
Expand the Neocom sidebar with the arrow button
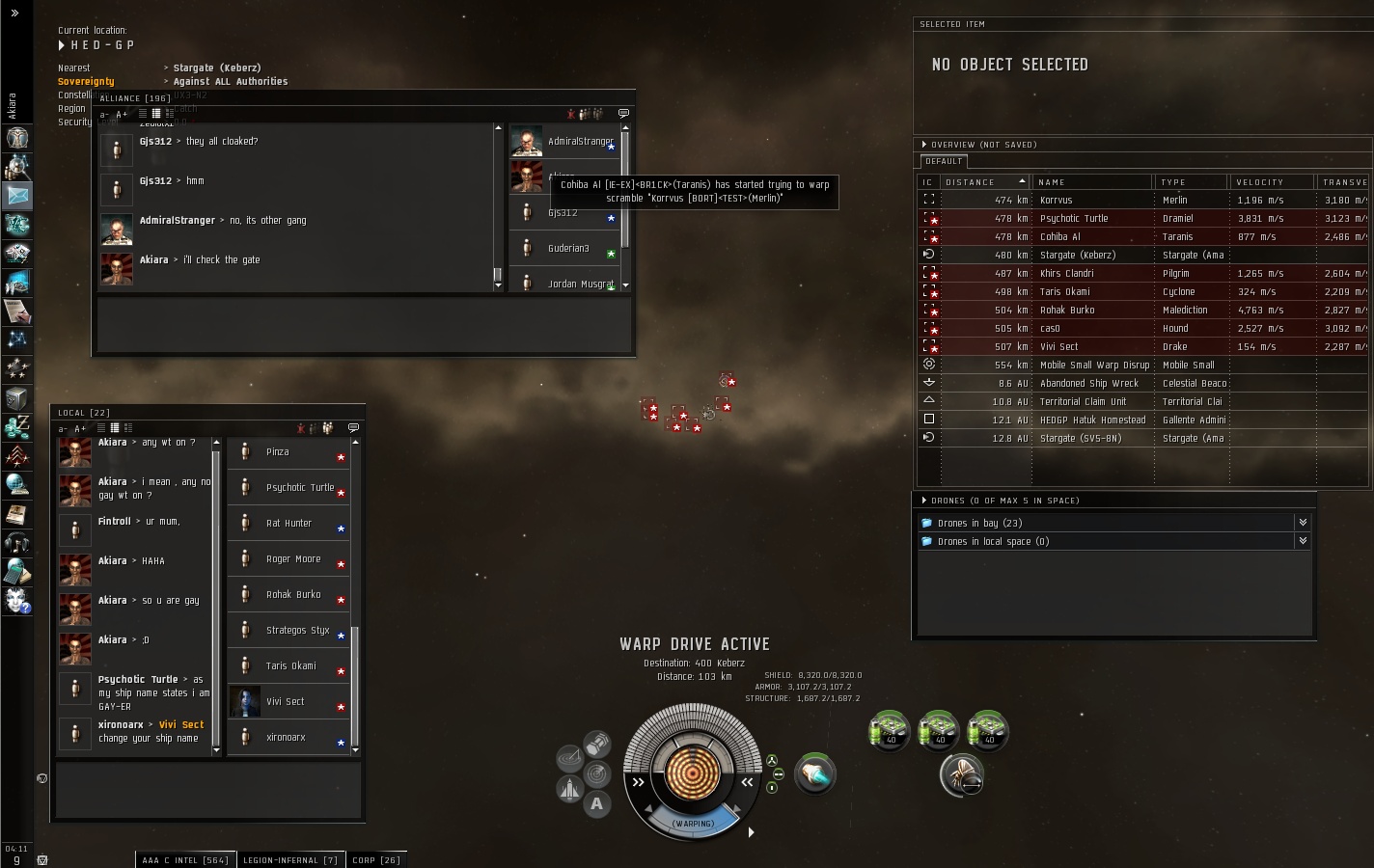click(x=14, y=14)
